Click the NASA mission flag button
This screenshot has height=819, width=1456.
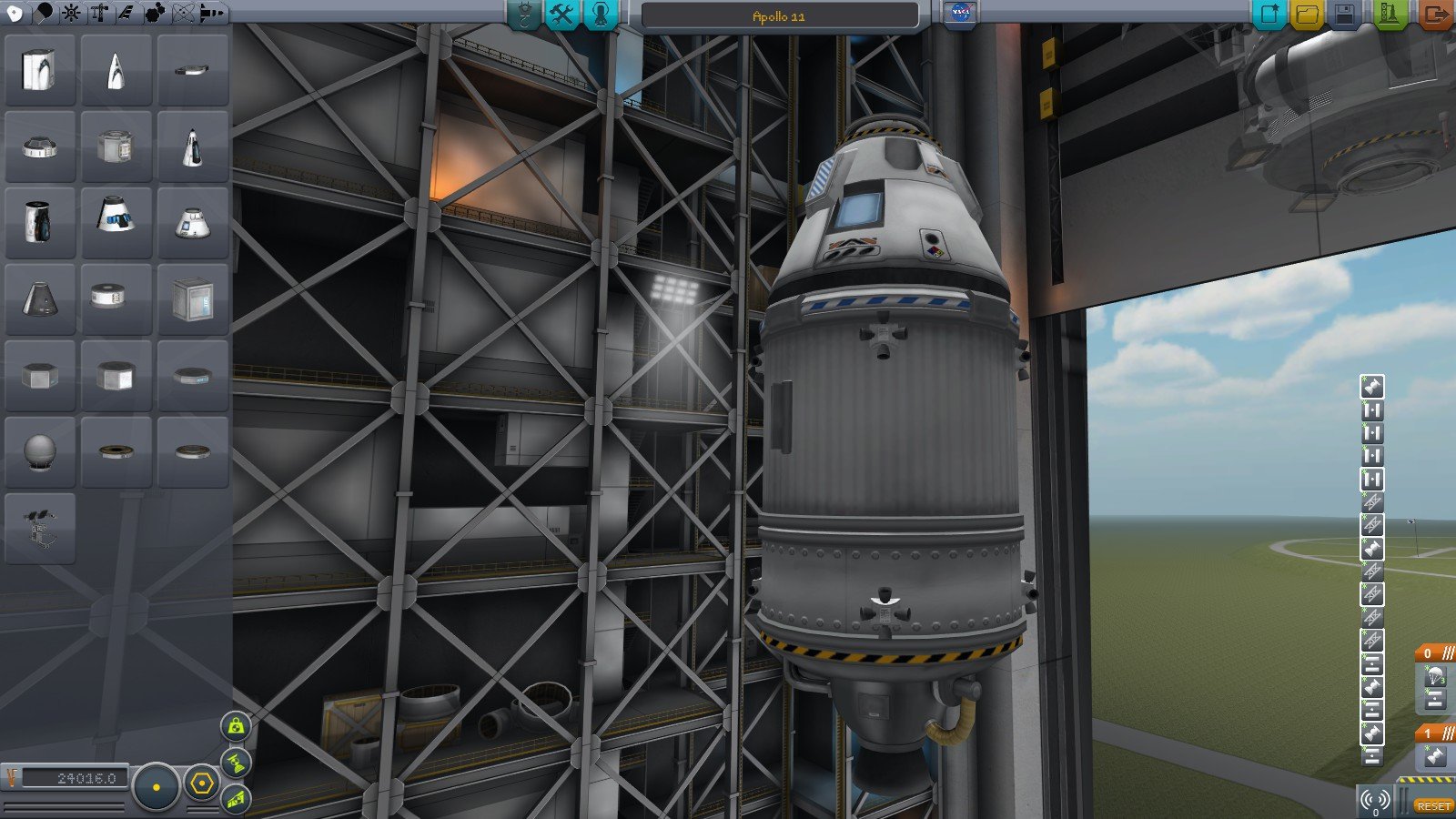click(x=958, y=14)
